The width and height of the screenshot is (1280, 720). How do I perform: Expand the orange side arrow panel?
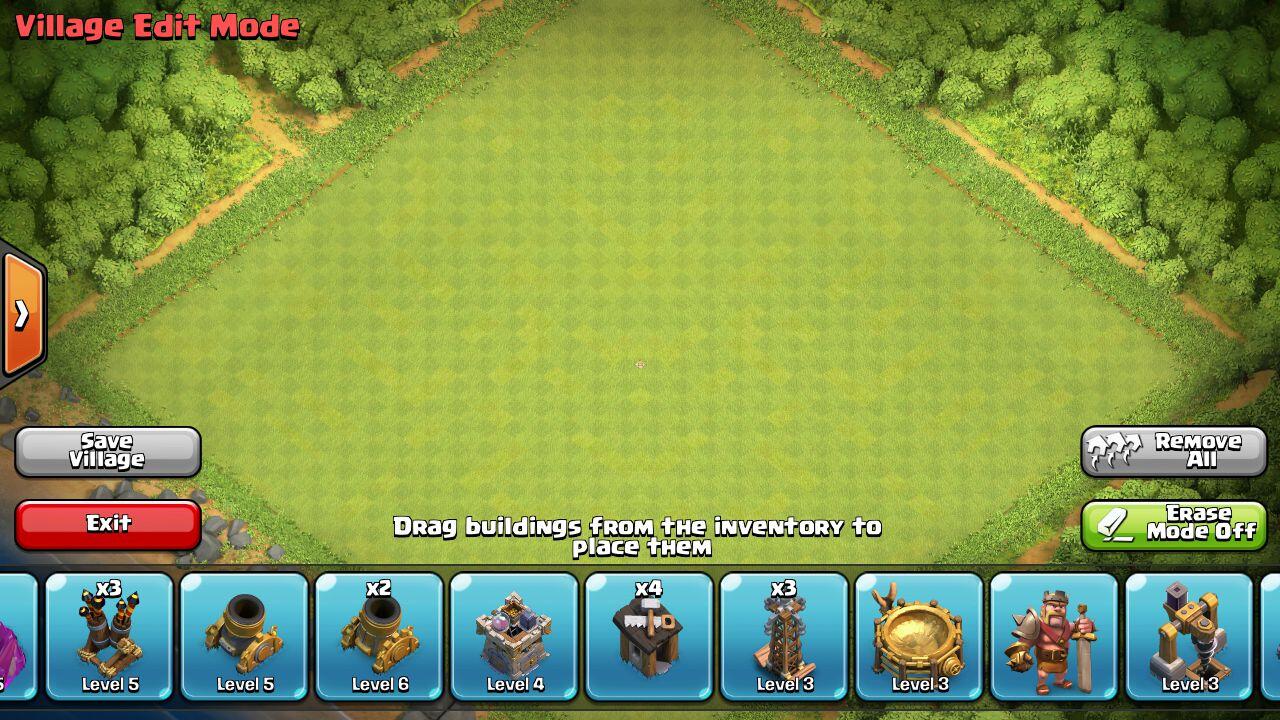click(22, 315)
